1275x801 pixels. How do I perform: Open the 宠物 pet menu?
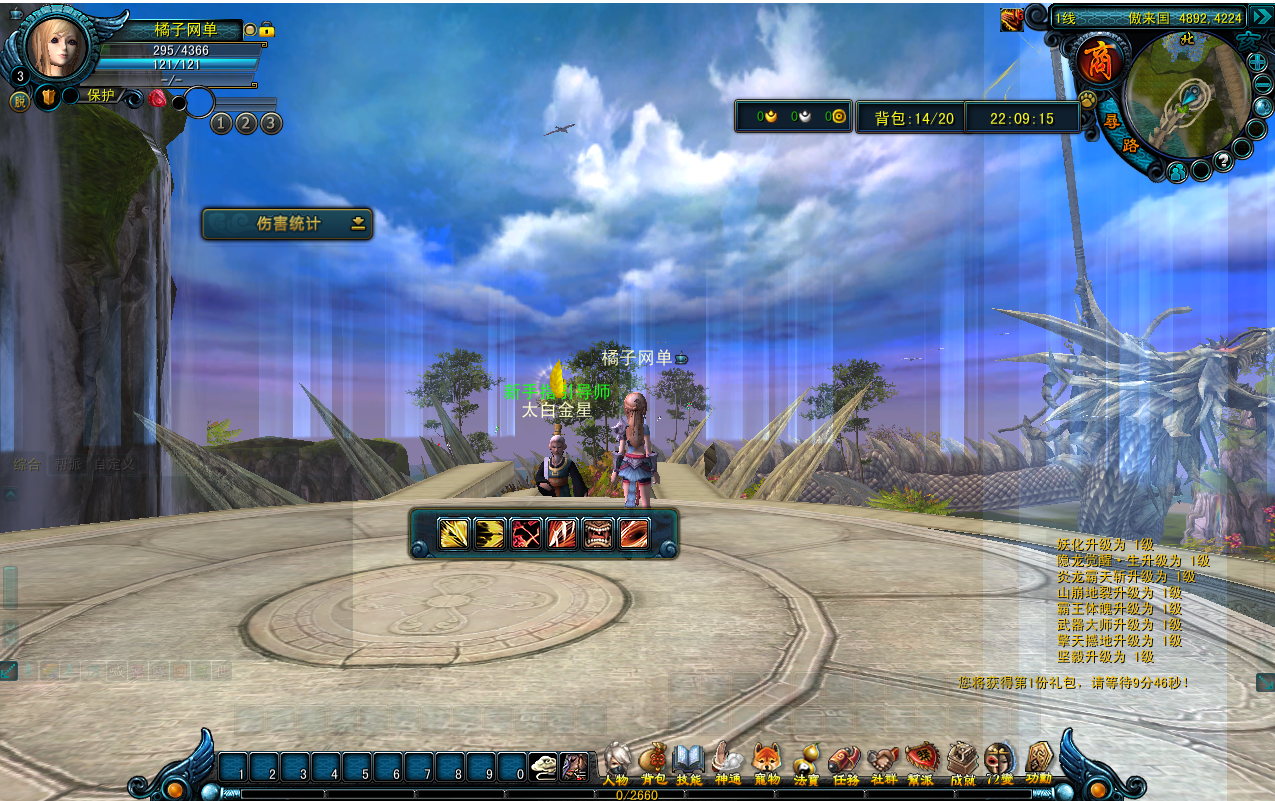766,762
